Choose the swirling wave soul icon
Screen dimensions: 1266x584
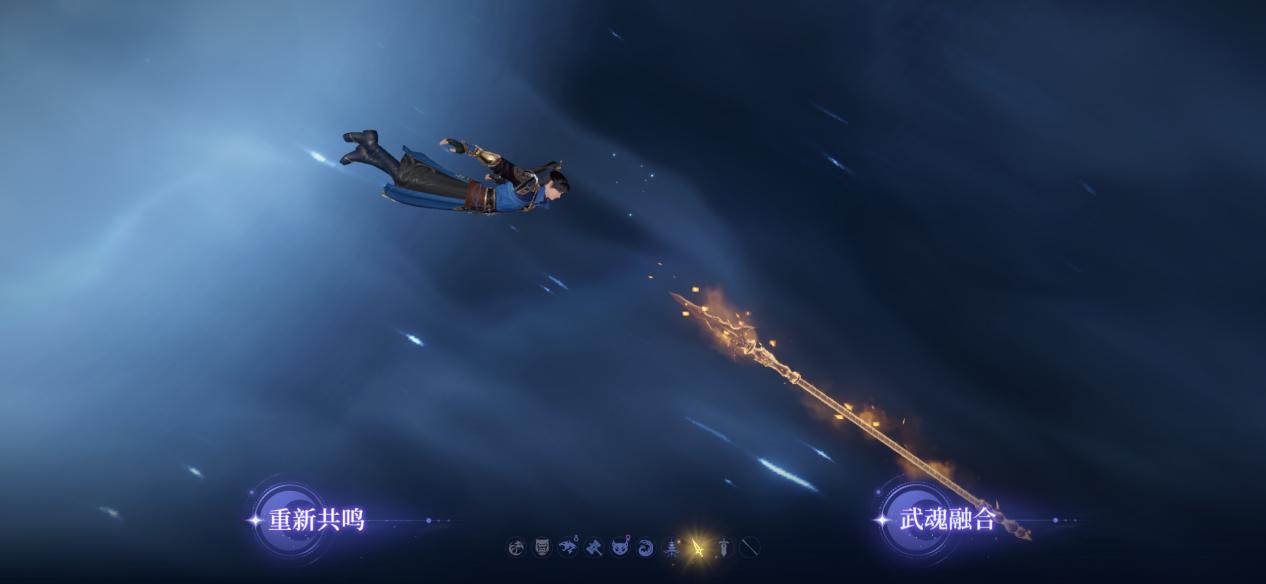[x=646, y=547]
